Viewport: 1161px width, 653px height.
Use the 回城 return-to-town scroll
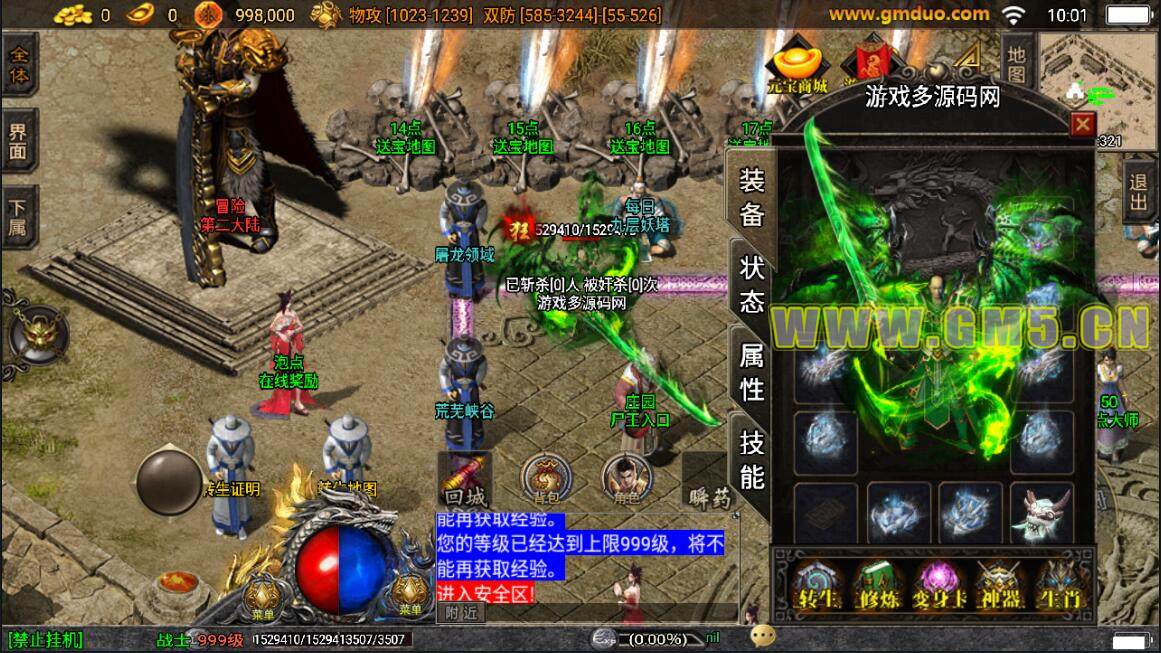click(466, 479)
